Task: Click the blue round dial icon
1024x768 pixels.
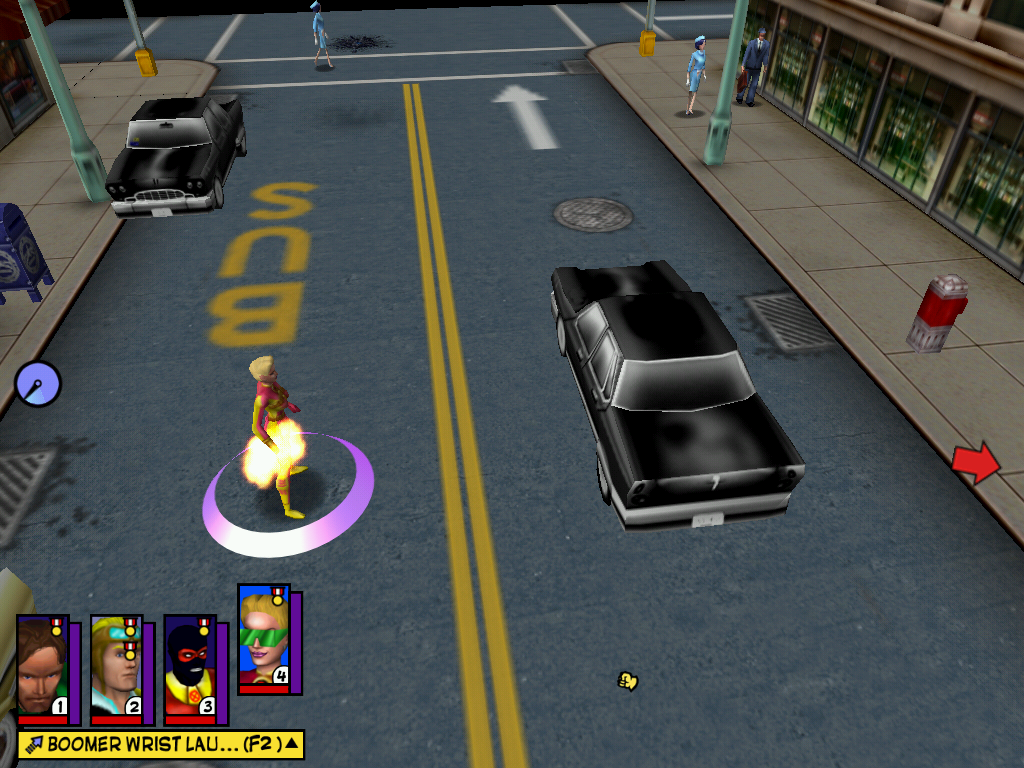Action: click(38, 383)
